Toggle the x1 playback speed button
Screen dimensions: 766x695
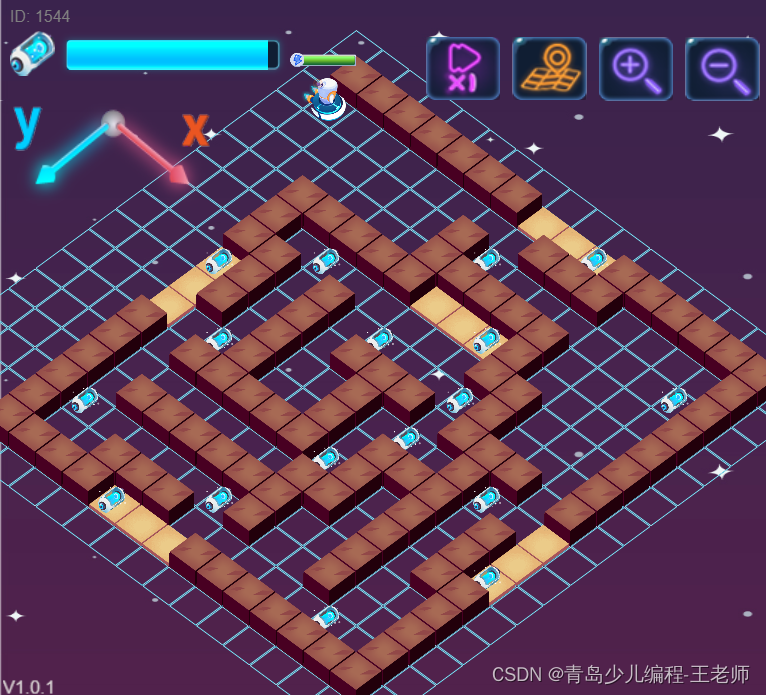462,68
